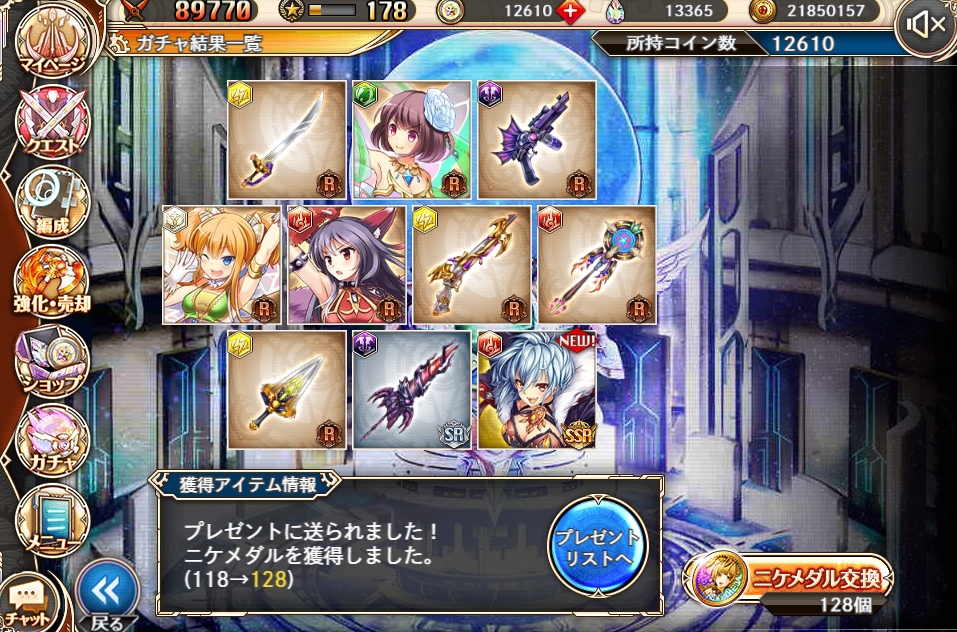Tap the red plus to add coins
Viewport: 957px width, 632px height.
point(571,12)
